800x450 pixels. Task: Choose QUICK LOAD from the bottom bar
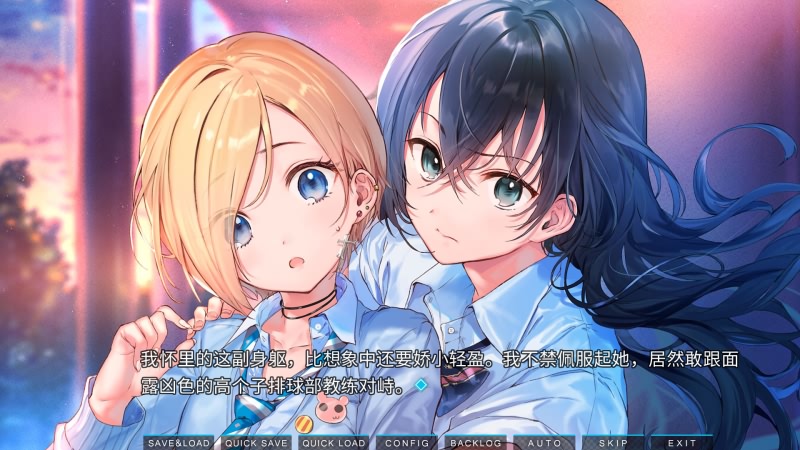tap(333, 442)
